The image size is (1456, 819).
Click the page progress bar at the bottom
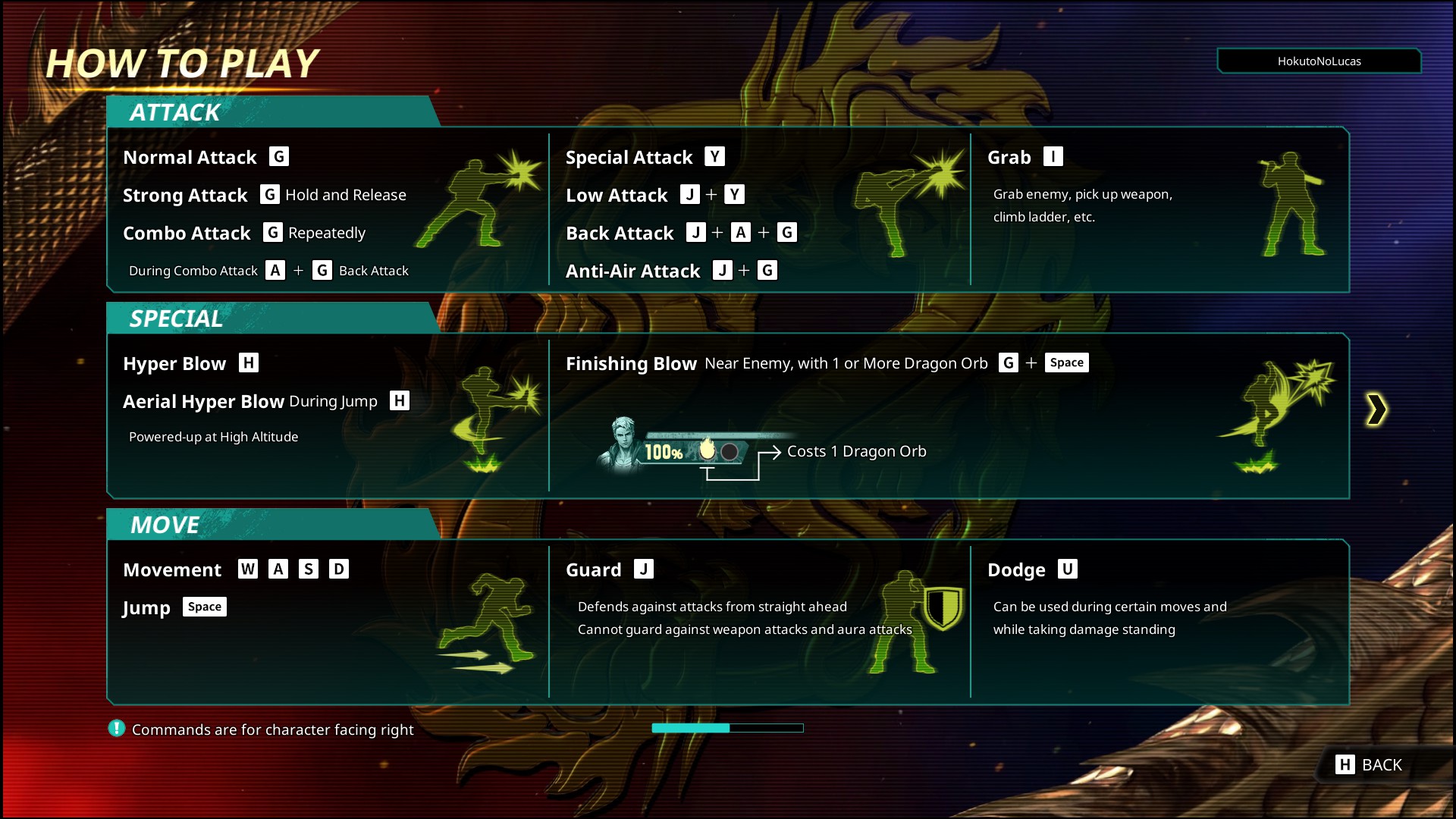[727, 727]
